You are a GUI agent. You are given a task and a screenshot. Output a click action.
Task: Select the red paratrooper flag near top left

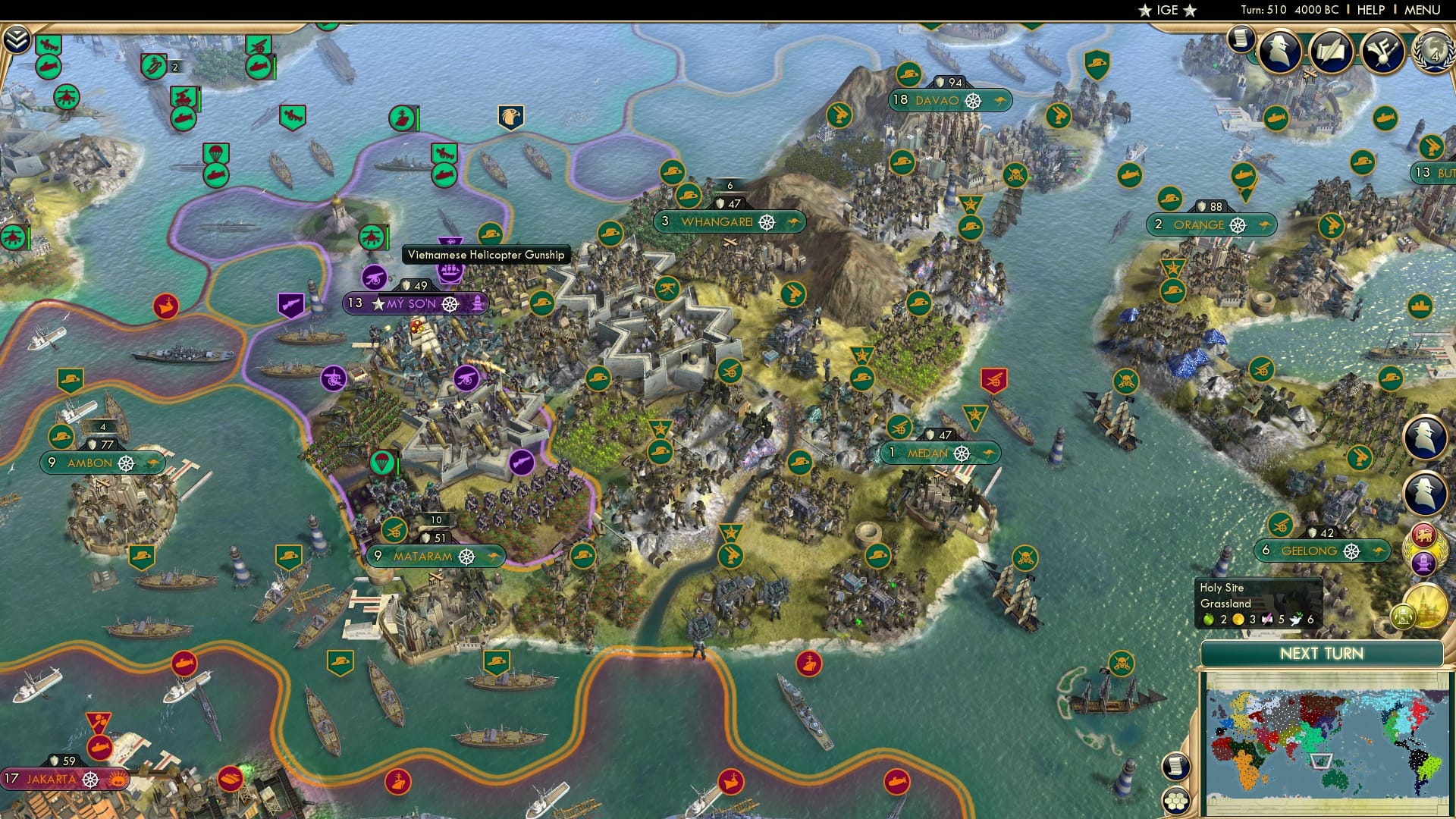(216, 152)
